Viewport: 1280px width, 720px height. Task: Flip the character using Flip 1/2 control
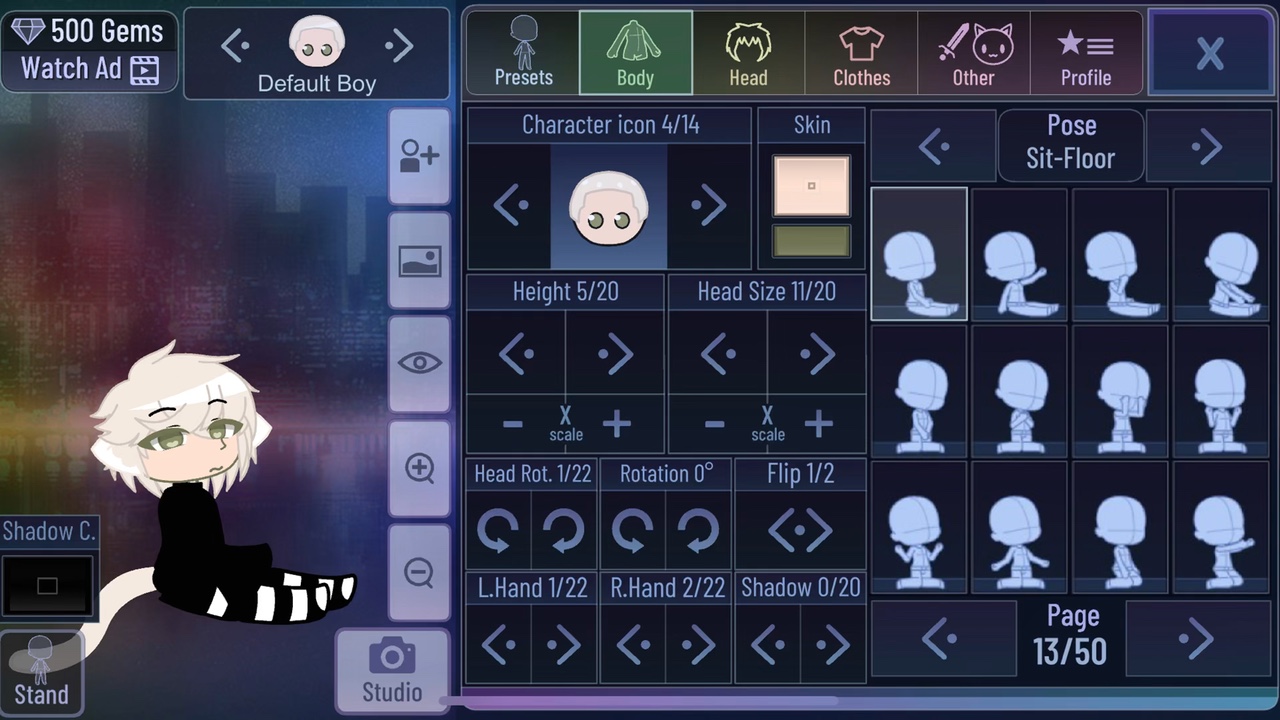tap(799, 531)
